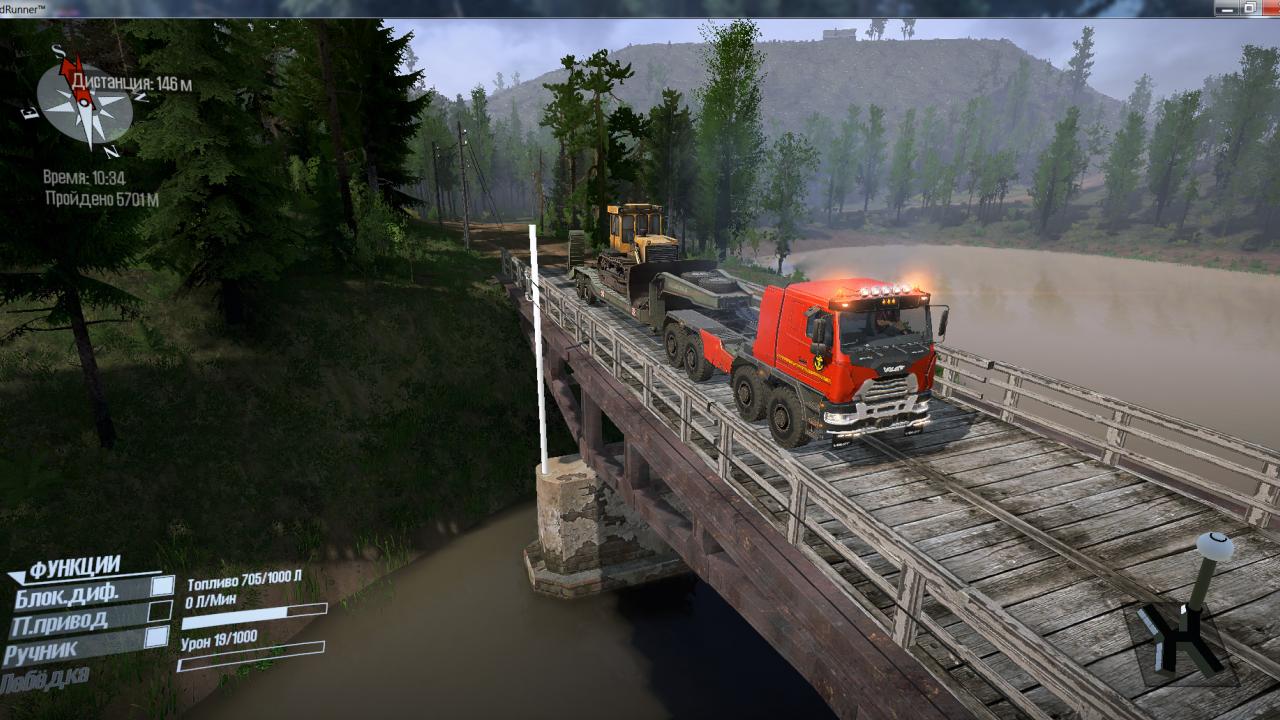Open the ФУНКЦИИ functions panel header
This screenshot has height=720, width=1280.
(75, 568)
